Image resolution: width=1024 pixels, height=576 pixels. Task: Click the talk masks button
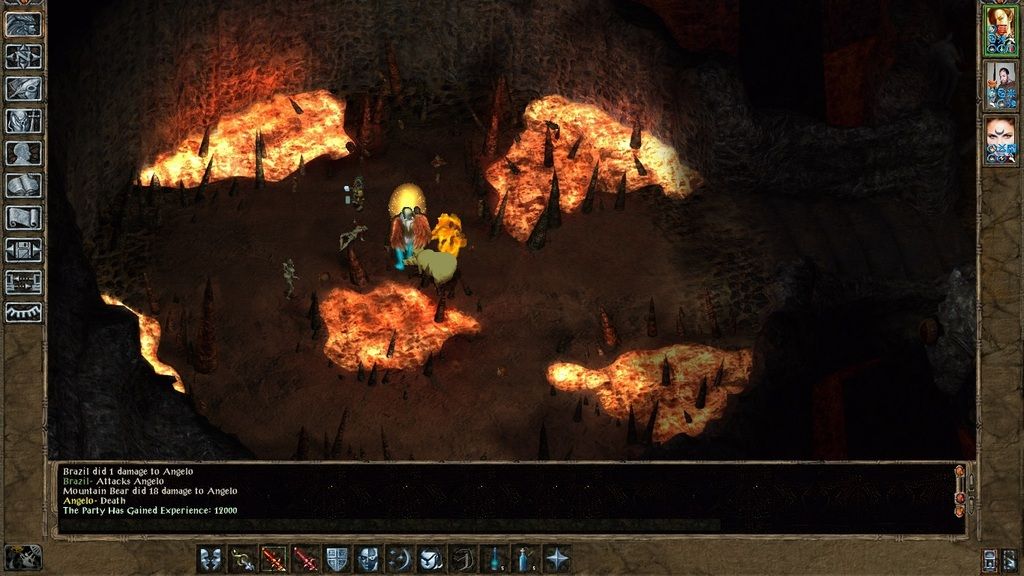pyautogui.click(x=210, y=559)
